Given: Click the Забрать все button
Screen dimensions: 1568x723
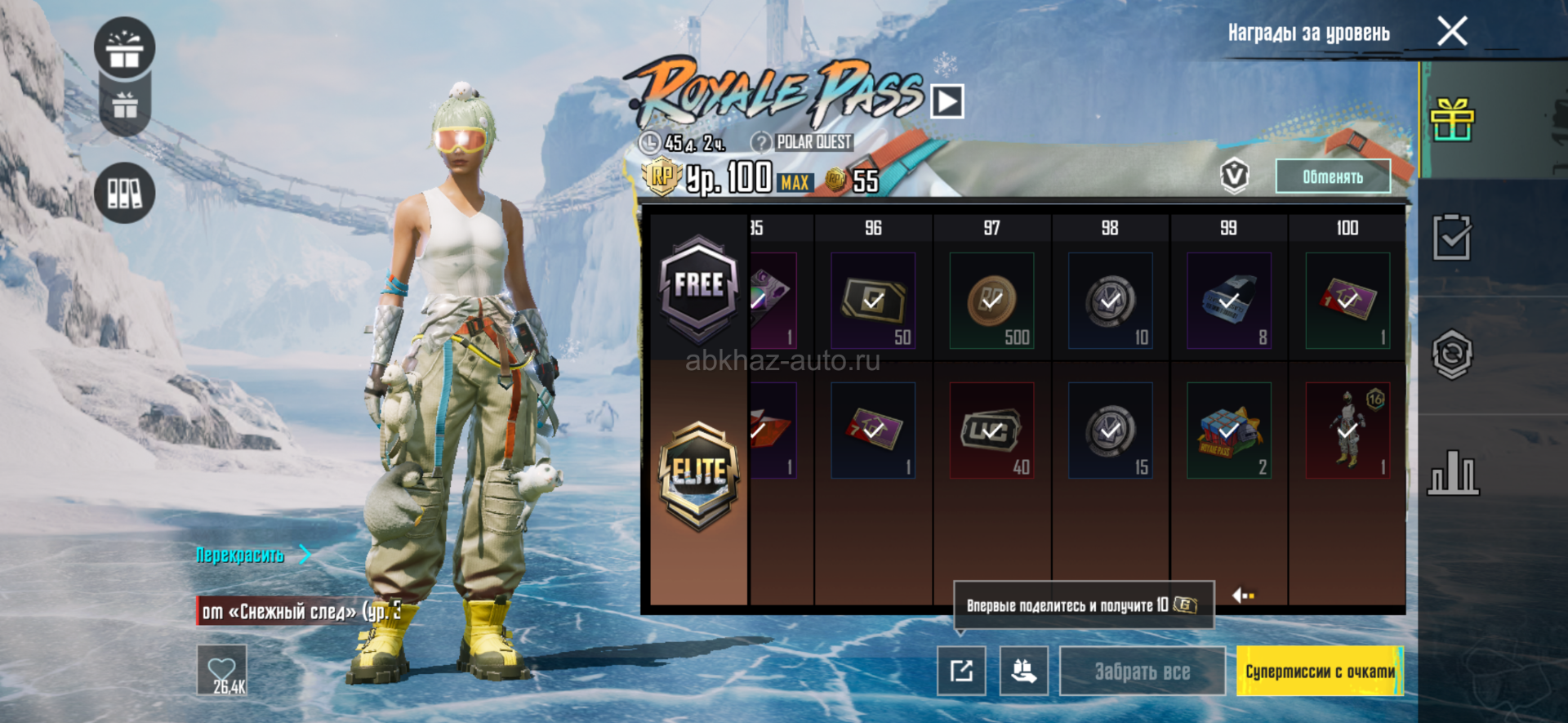Looking at the screenshot, I should pos(1142,671).
